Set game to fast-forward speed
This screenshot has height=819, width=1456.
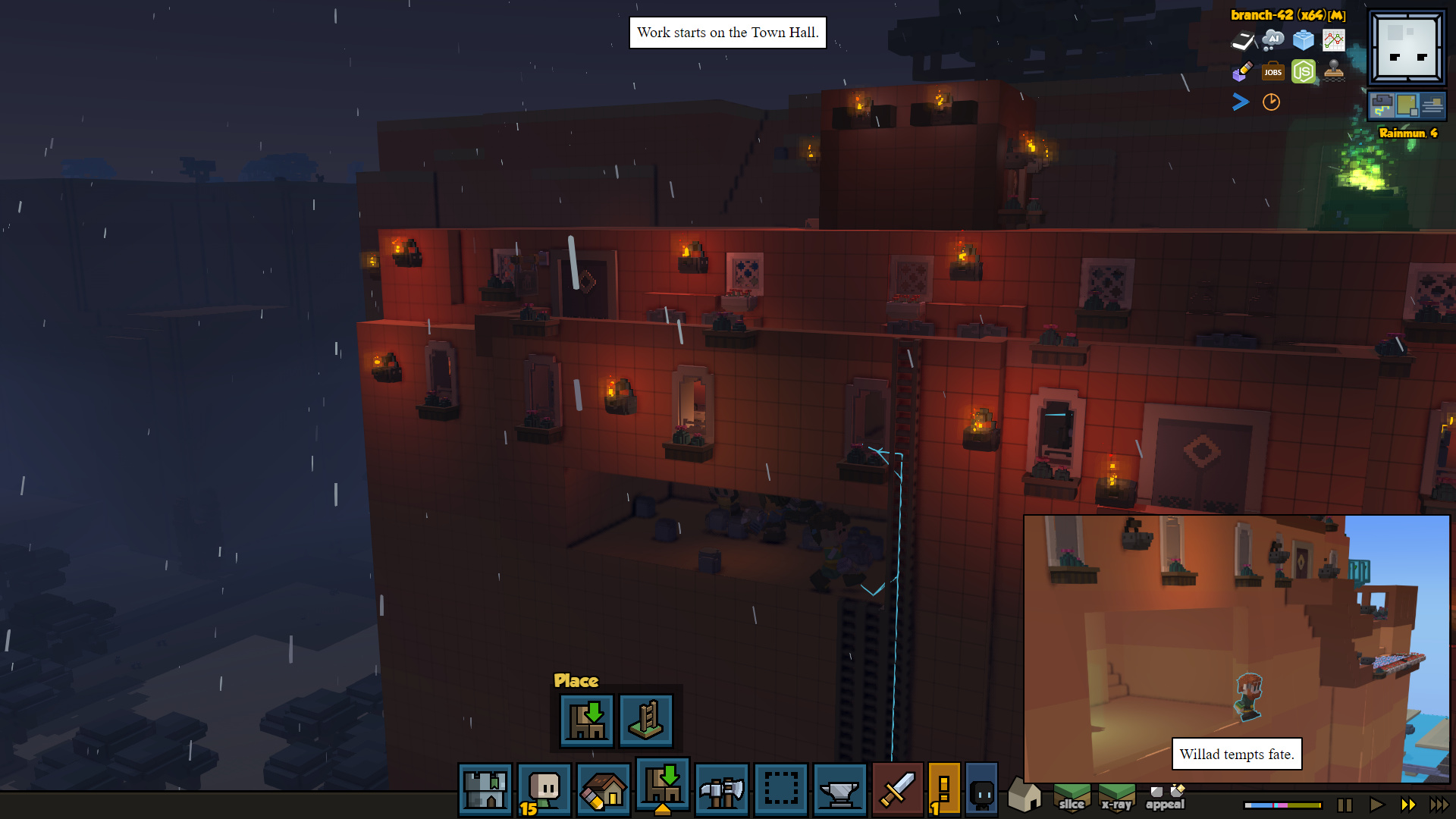coord(1408,805)
